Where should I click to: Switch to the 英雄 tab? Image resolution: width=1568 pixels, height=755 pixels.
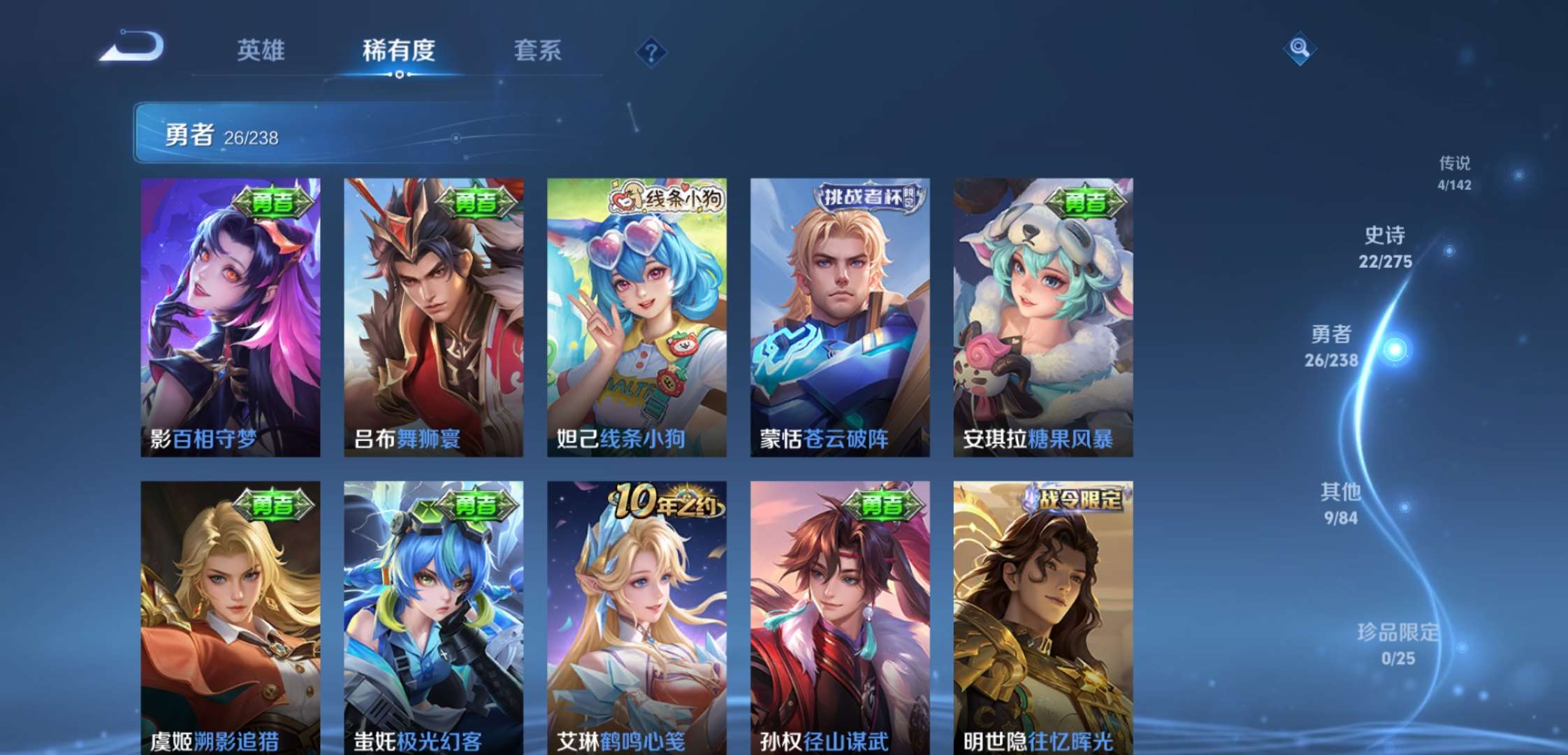click(261, 50)
